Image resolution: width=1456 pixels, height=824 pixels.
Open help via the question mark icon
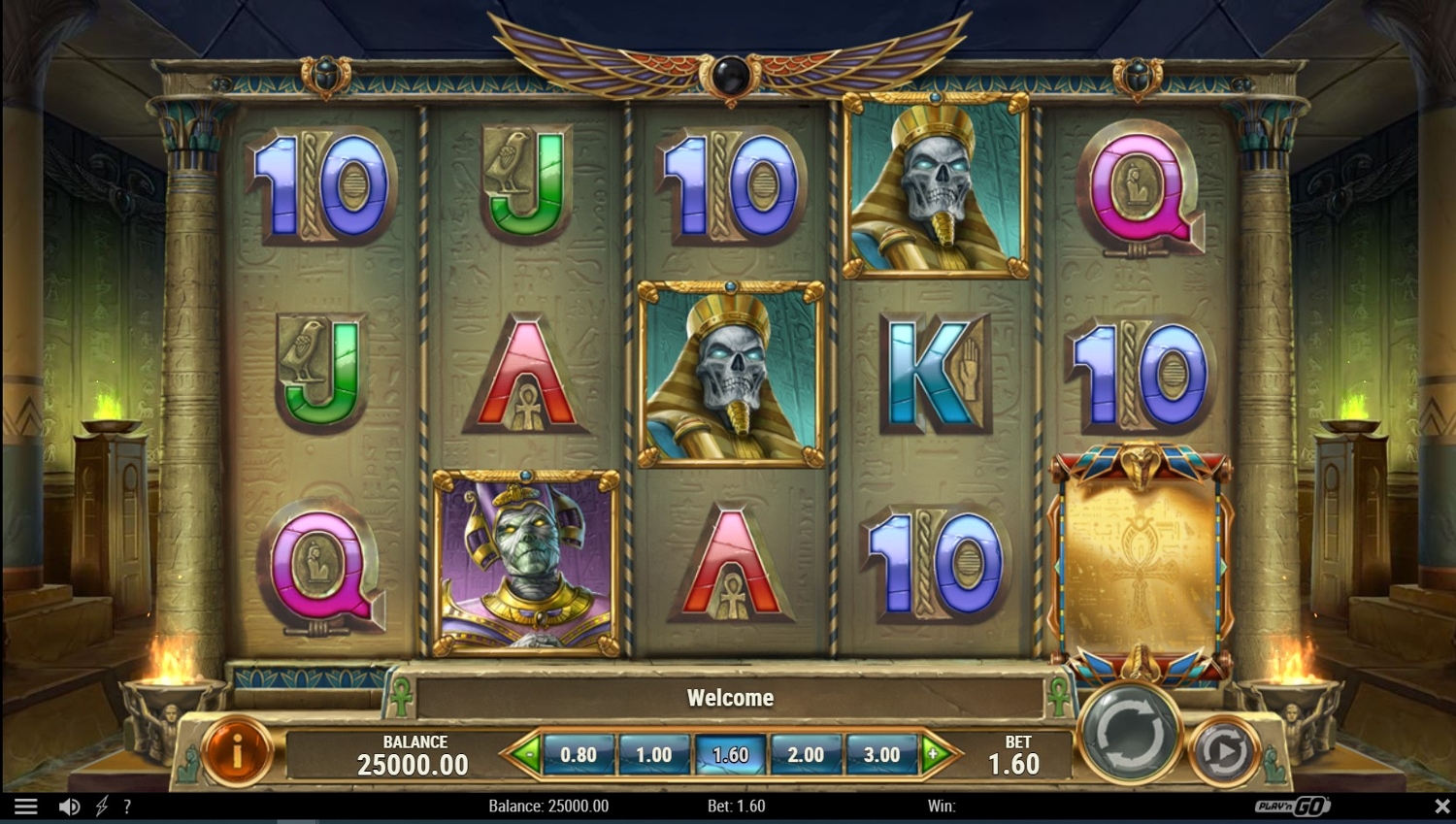pyautogui.click(x=127, y=807)
